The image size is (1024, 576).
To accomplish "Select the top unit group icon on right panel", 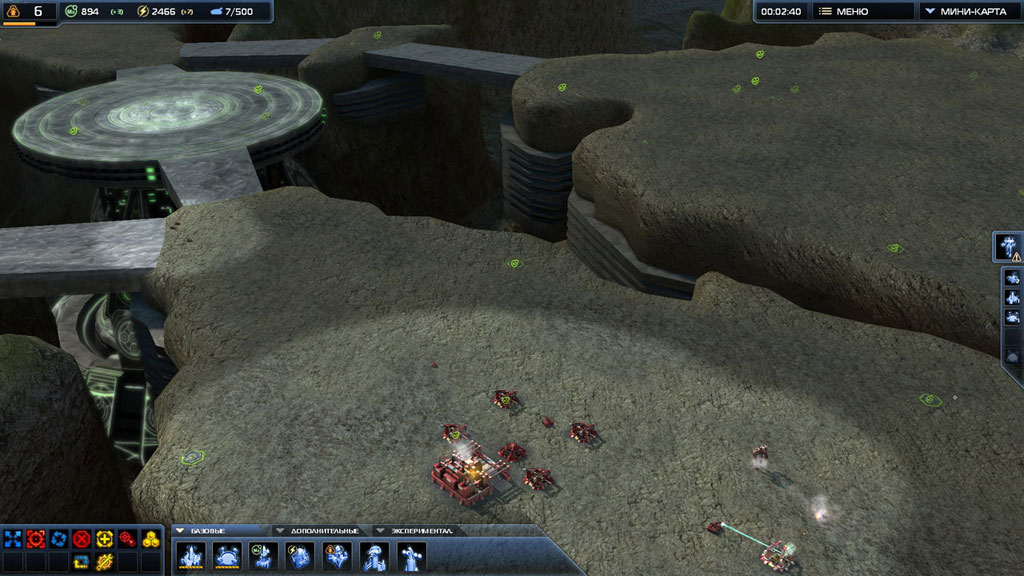I will (x=1012, y=278).
